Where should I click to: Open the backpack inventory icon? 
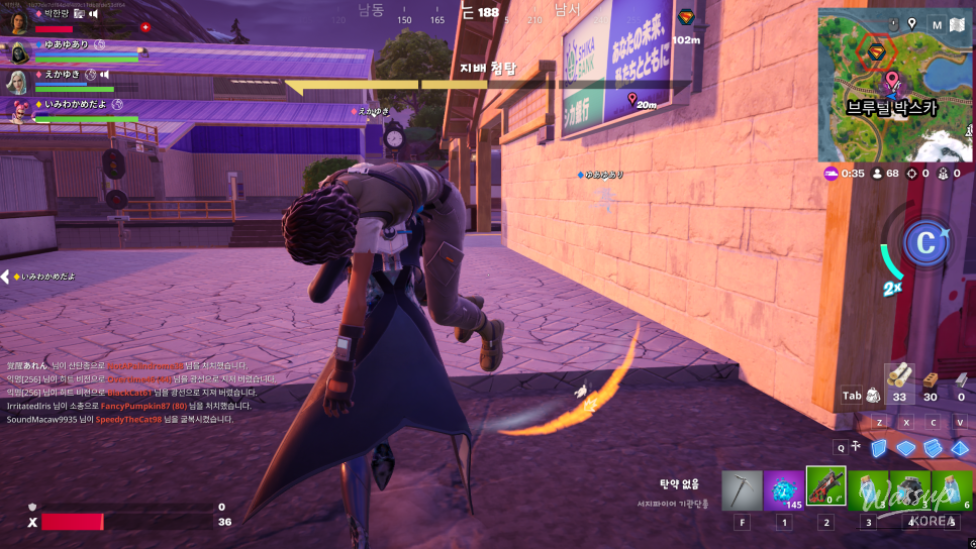pyautogui.click(x=873, y=396)
